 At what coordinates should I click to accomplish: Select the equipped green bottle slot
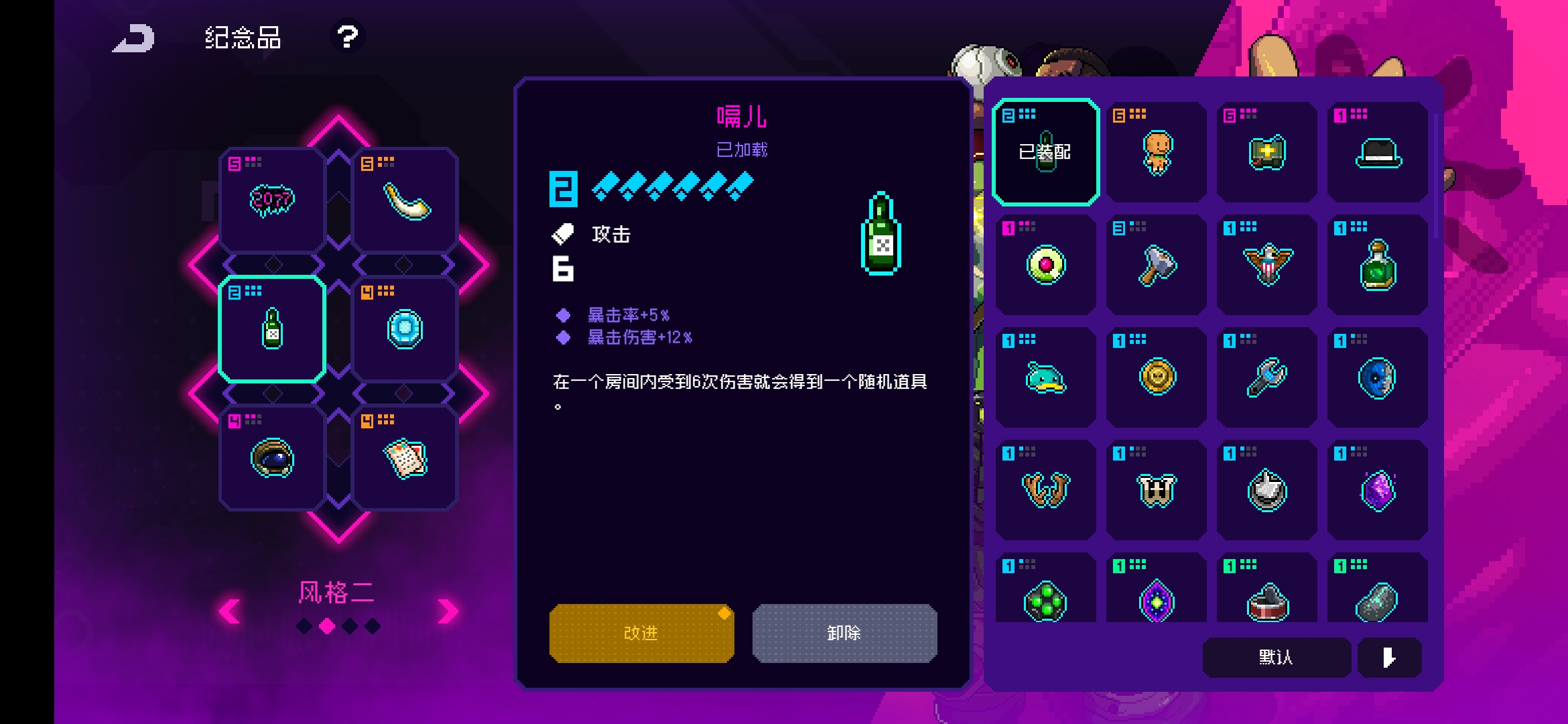[x=272, y=328]
